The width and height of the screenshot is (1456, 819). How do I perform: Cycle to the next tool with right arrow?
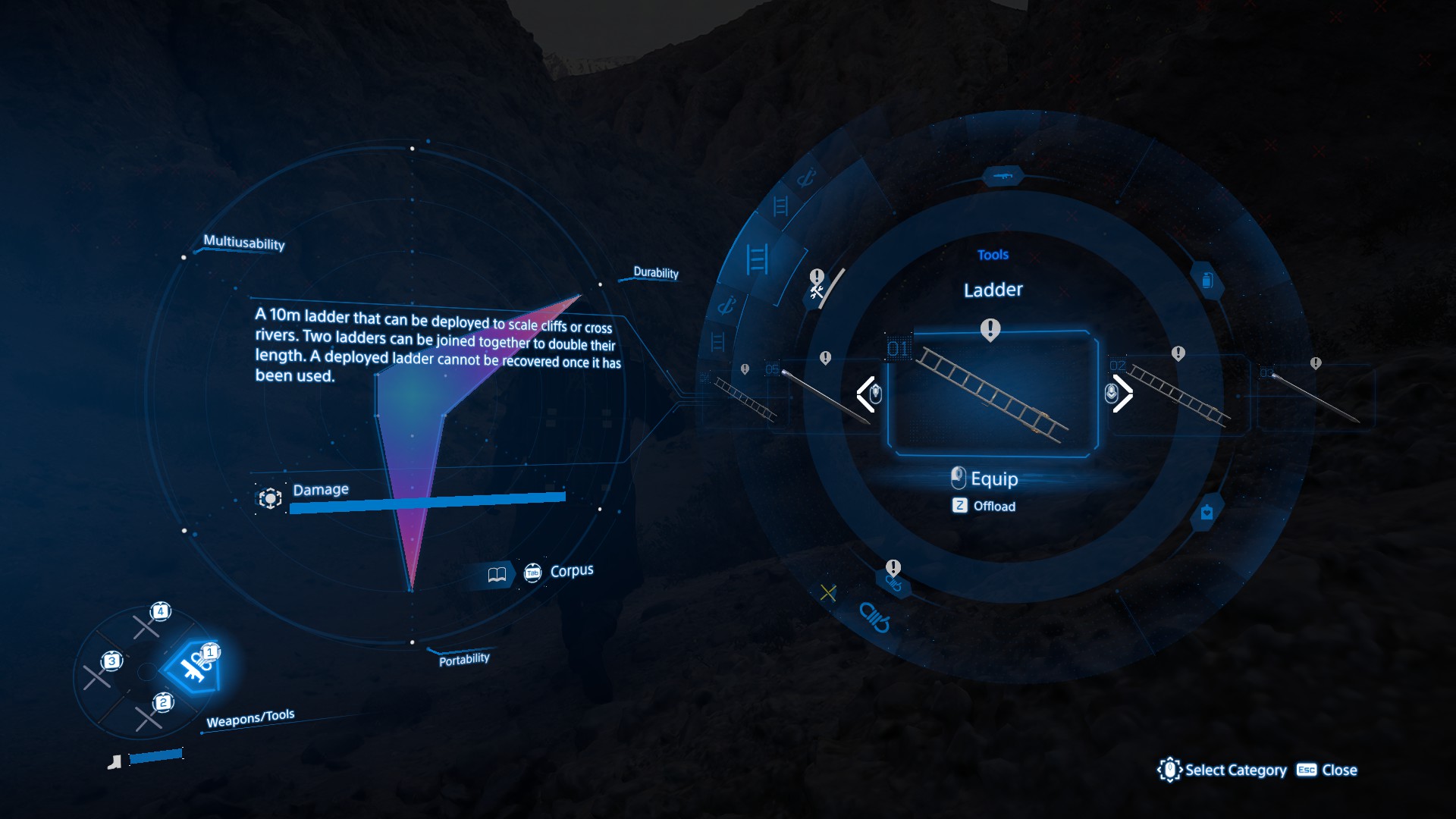pyautogui.click(x=1120, y=394)
